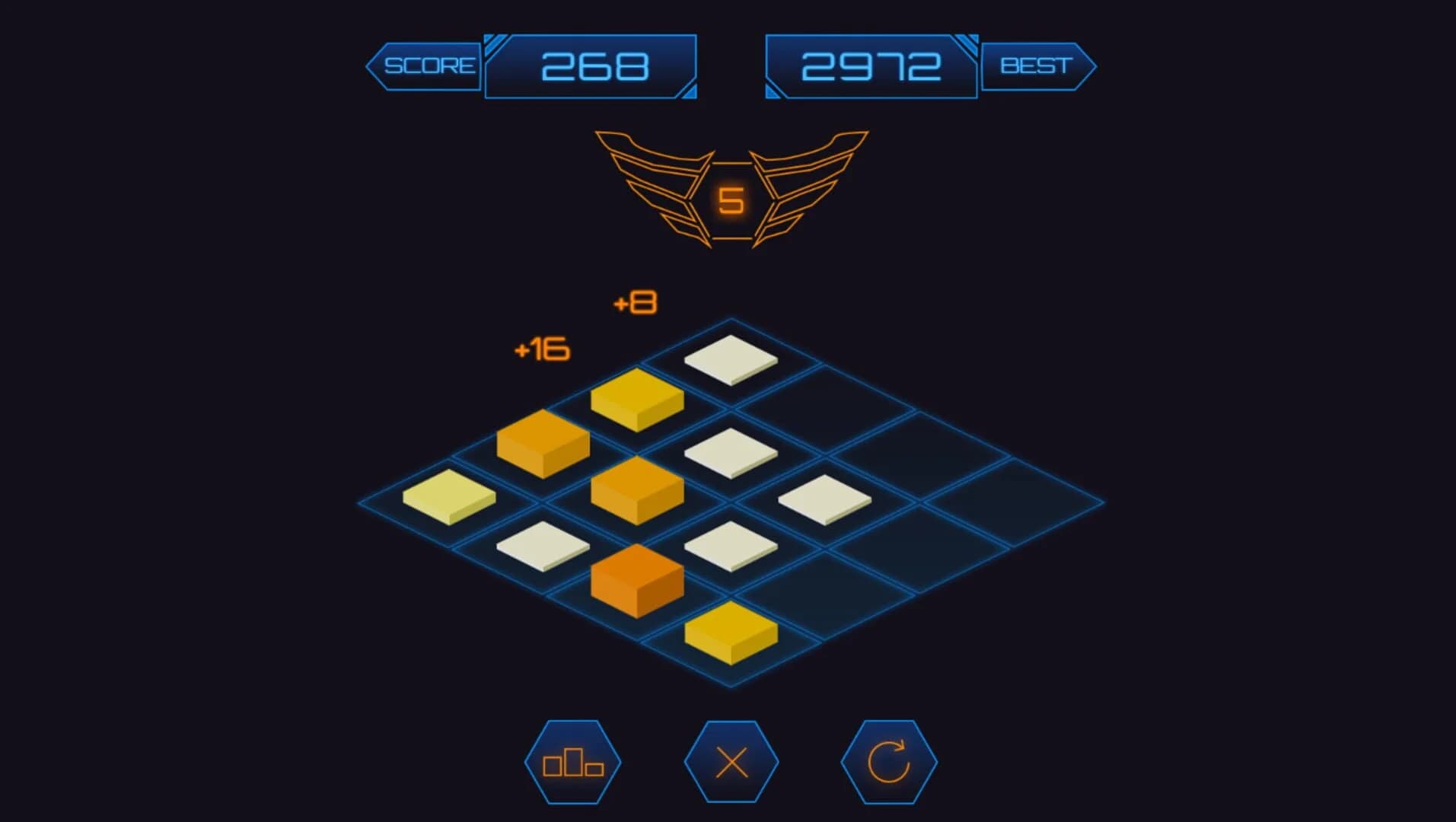Select the best score 2972 panel
Screen dimensions: 1456x822
click(870, 66)
